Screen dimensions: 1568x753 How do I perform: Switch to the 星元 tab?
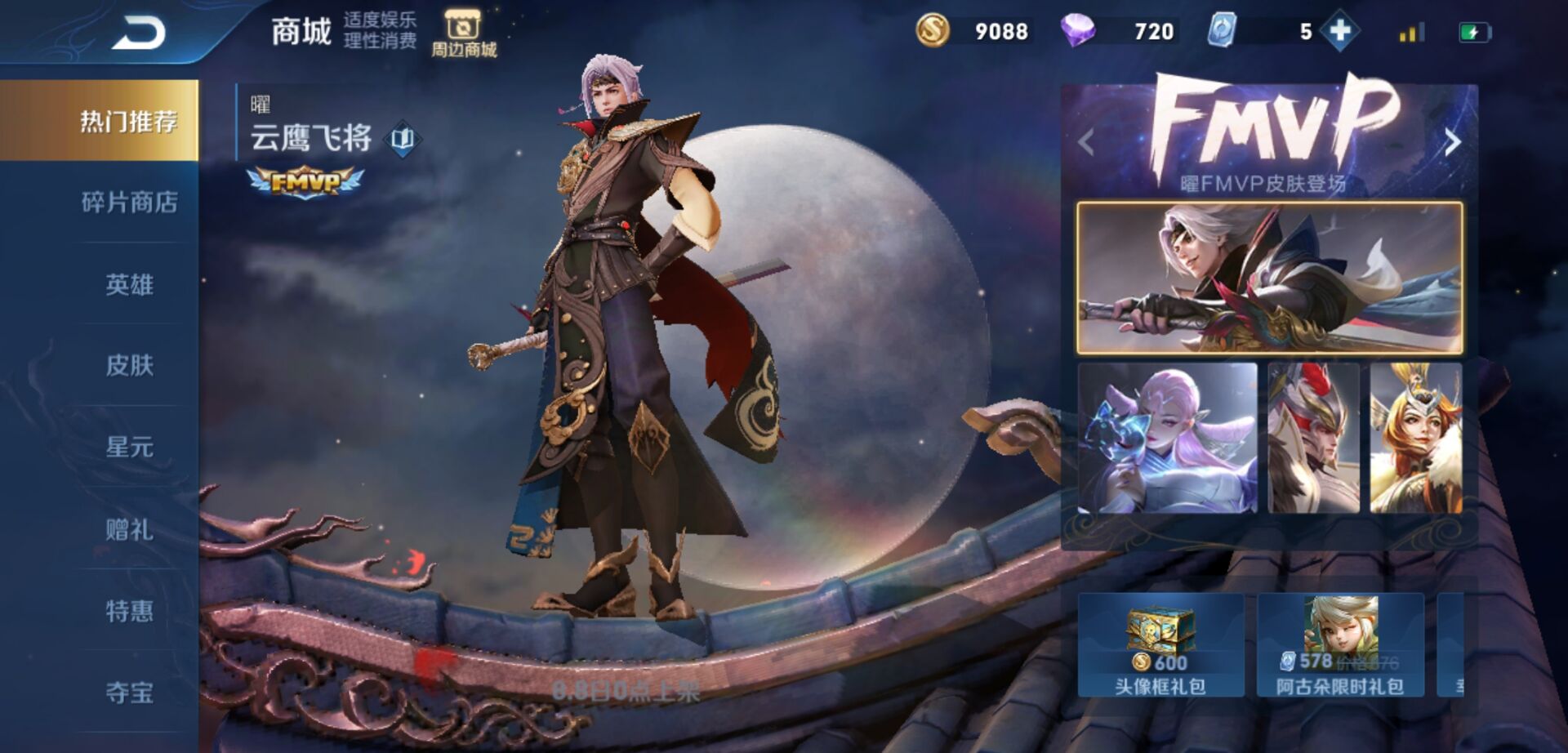tap(129, 447)
